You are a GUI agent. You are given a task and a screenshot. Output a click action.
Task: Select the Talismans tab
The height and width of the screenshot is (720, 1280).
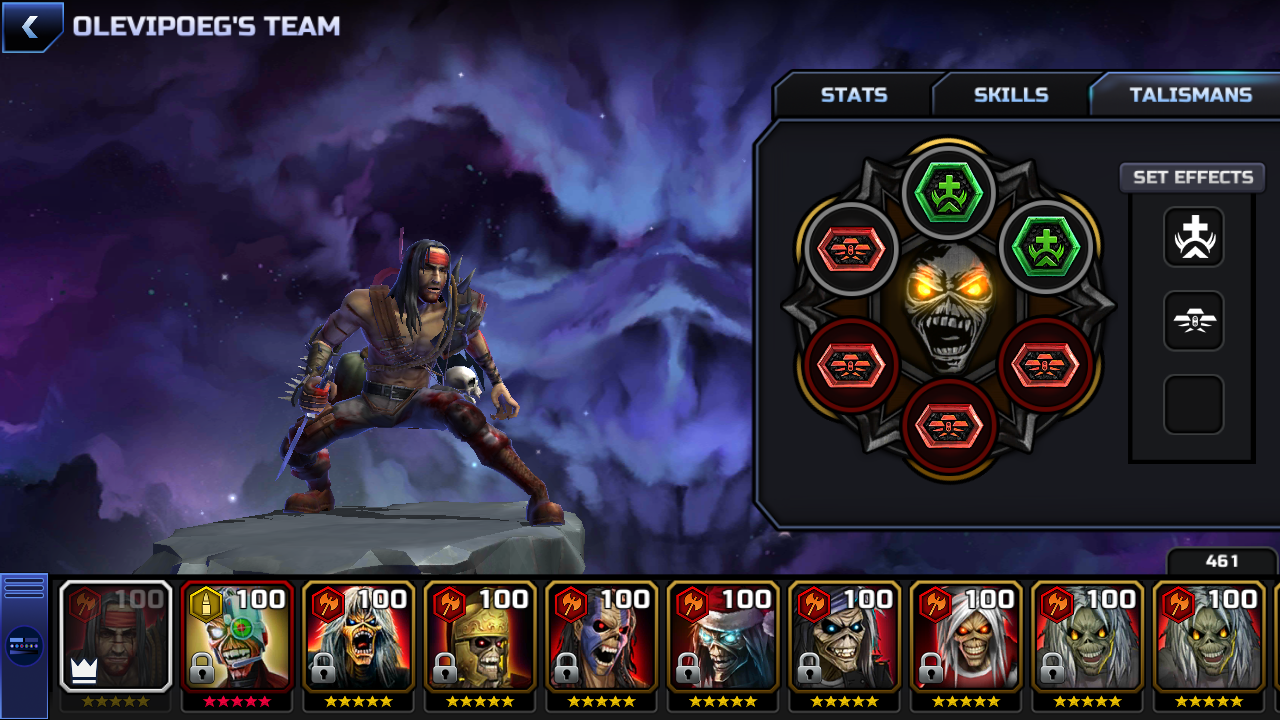(1189, 95)
